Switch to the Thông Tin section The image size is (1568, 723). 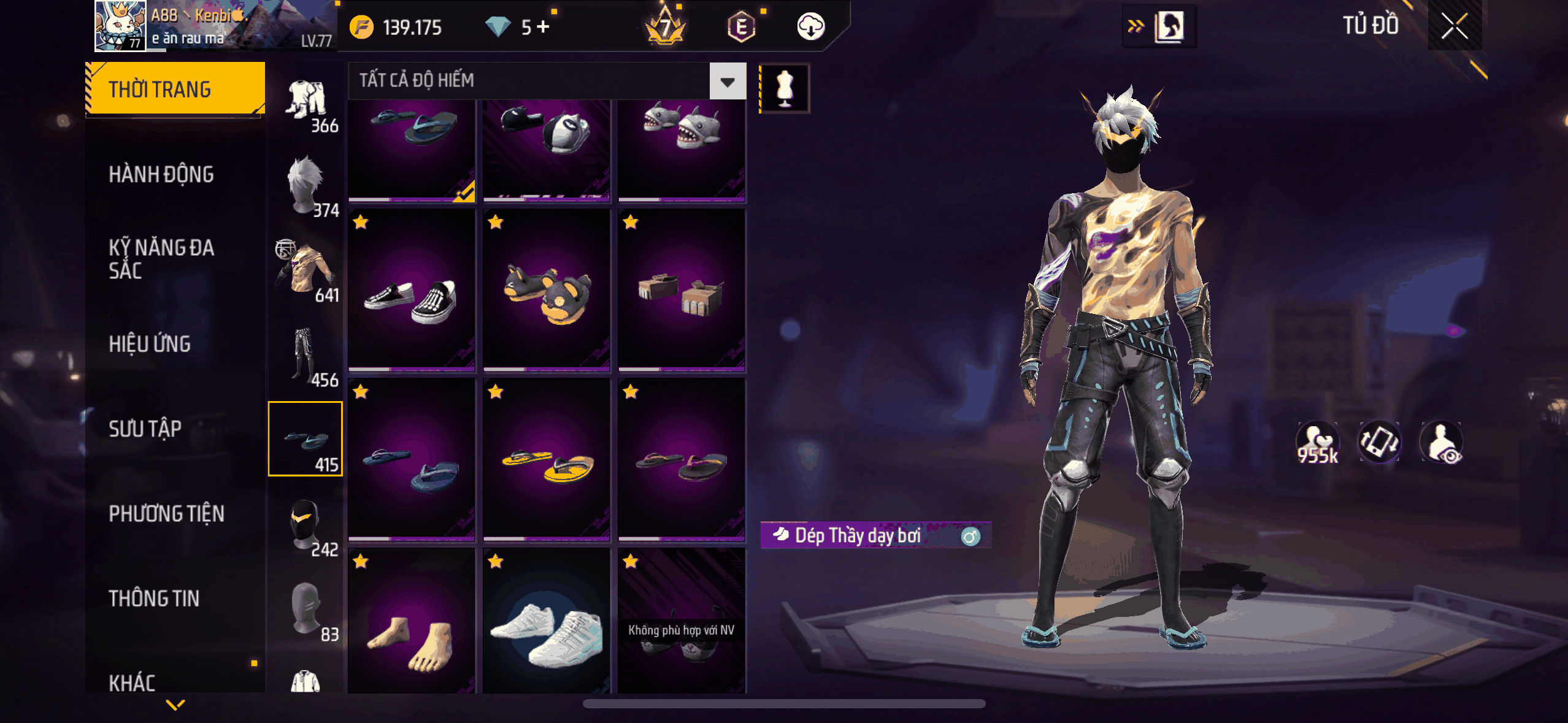[154, 598]
